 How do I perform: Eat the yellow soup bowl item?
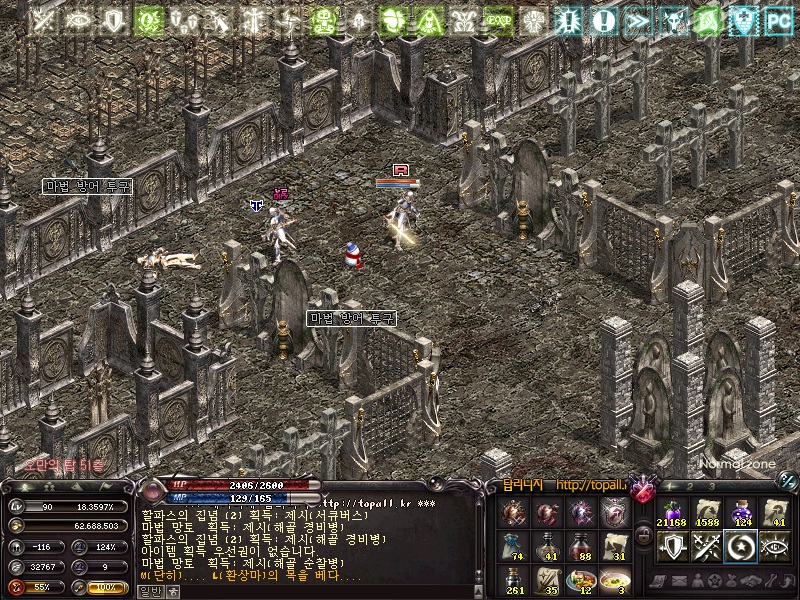615,580
